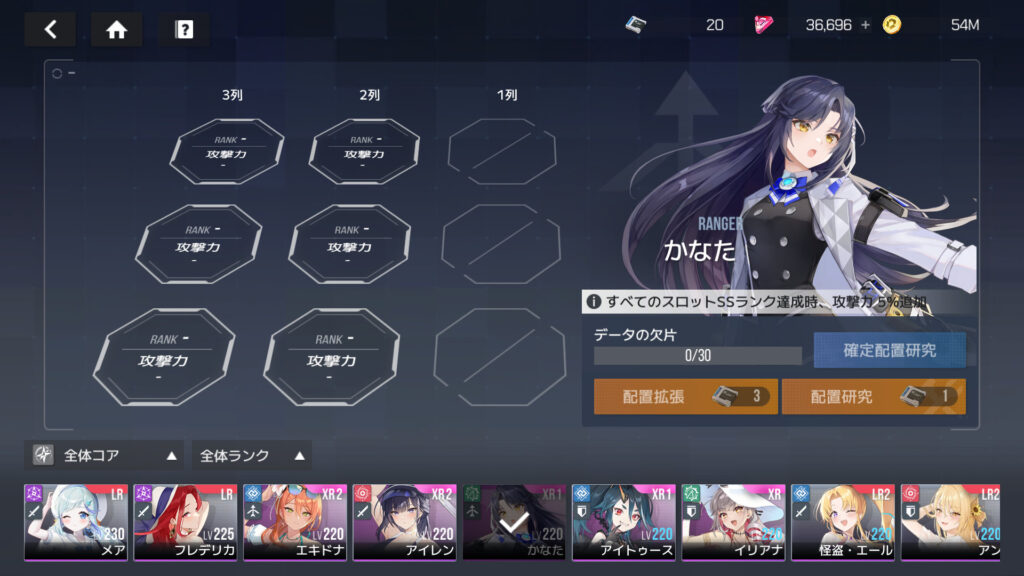Pick アイレン from the roster
Viewport: 1024px width, 576px height.
(x=404, y=522)
